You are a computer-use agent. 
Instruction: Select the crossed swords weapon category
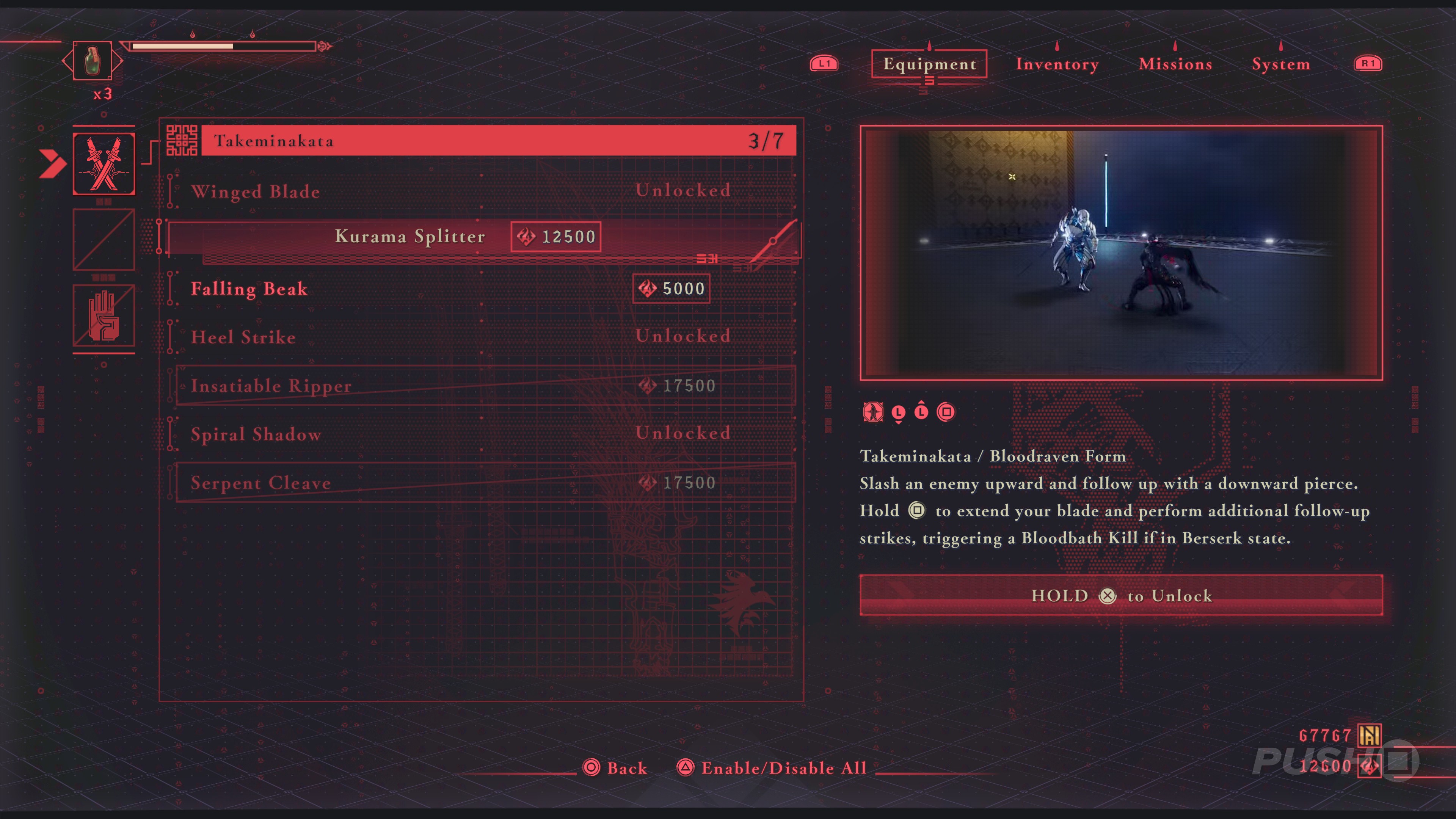pos(104,164)
